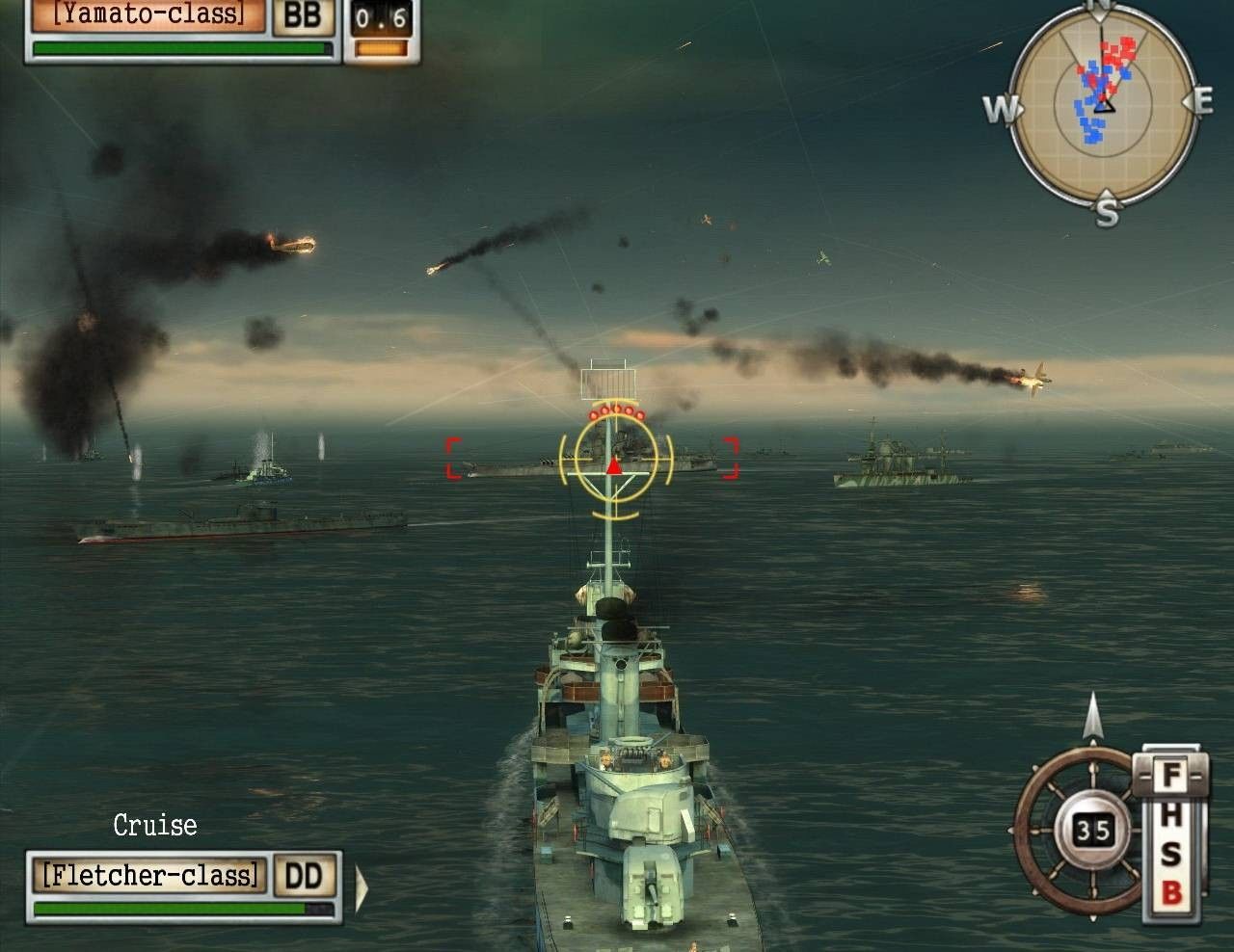Expand the arrow beside the DD badge
This screenshot has width=1234, height=952.
click(362, 887)
